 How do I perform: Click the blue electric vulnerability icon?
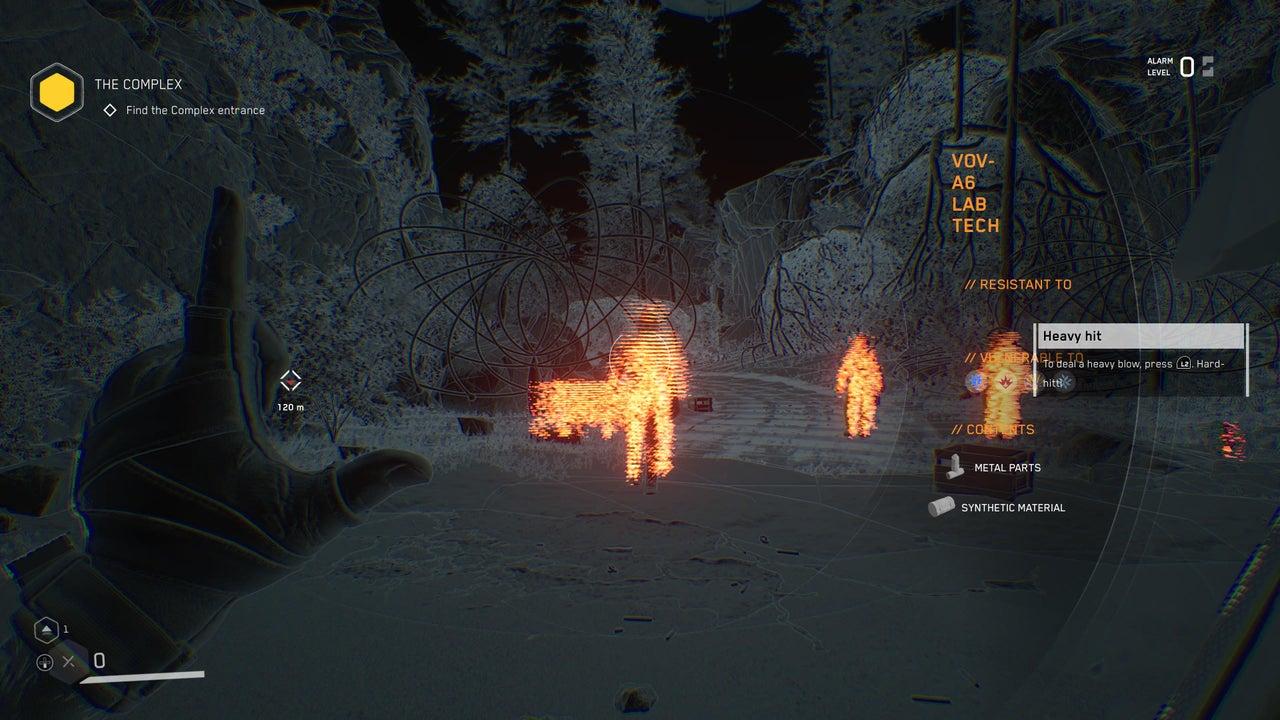tap(974, 382)
